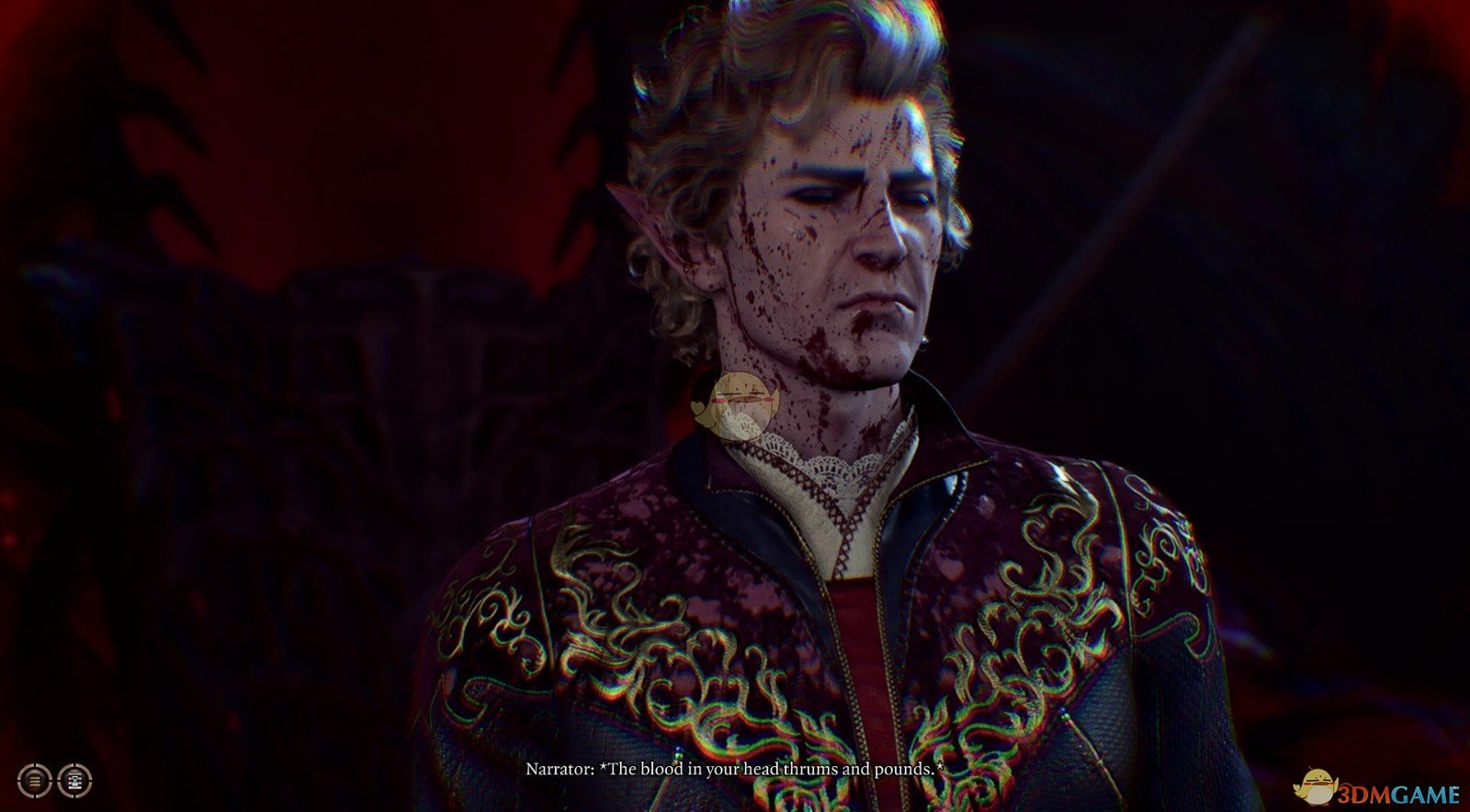
Task: Click the second round icon from the left
Action: click(75, 781)
